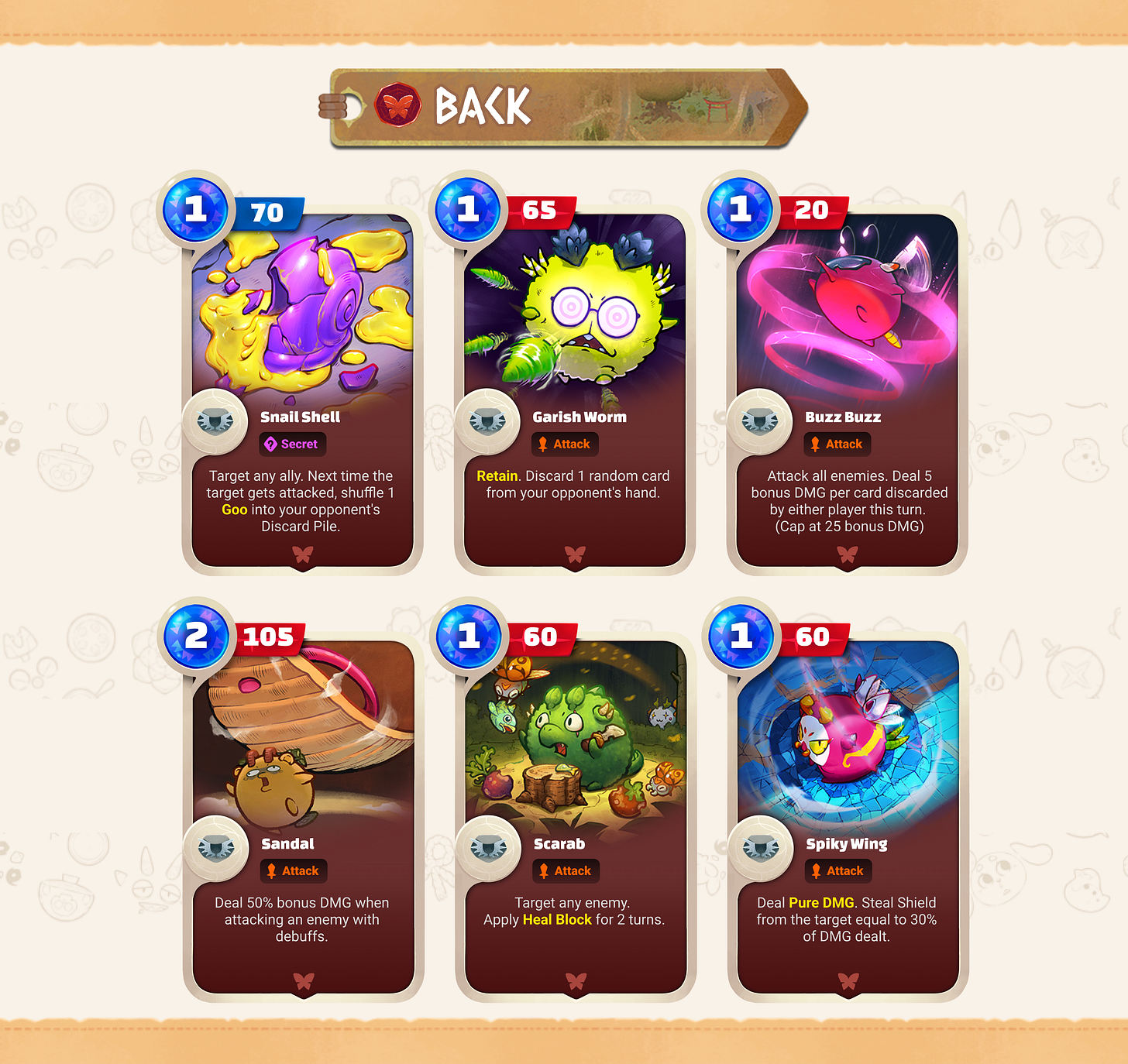Click the highlighted Goo keyword in Snail Shell text
Viewport: 1128px width, 1064px height.
[234, 510]
